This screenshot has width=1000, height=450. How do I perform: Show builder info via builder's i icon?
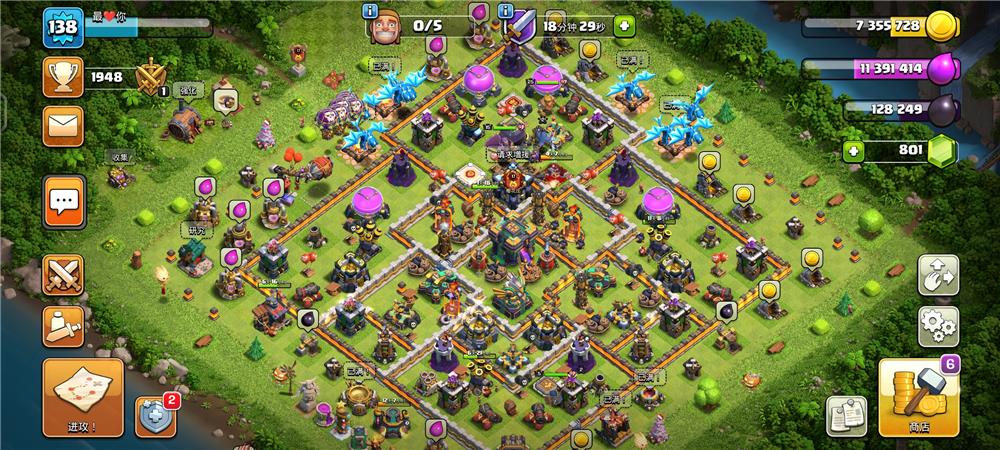point(372,12)
